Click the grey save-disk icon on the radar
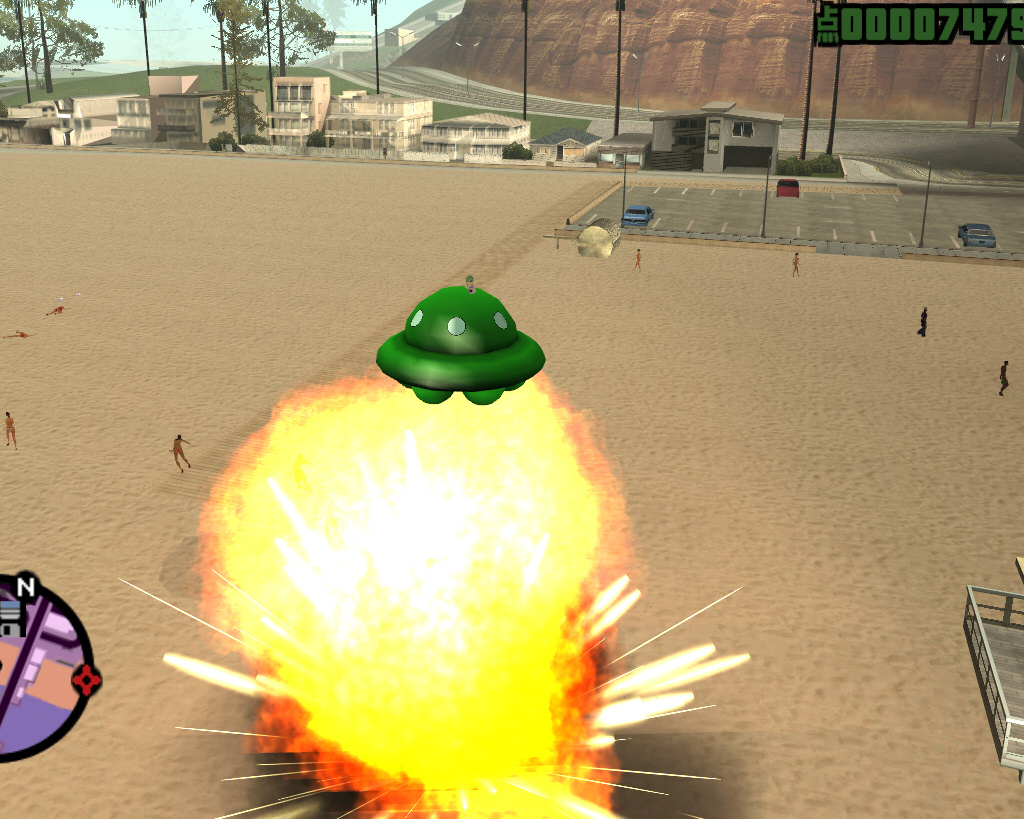Viewport: 1024px width, 819px height. tap(9, 617)
